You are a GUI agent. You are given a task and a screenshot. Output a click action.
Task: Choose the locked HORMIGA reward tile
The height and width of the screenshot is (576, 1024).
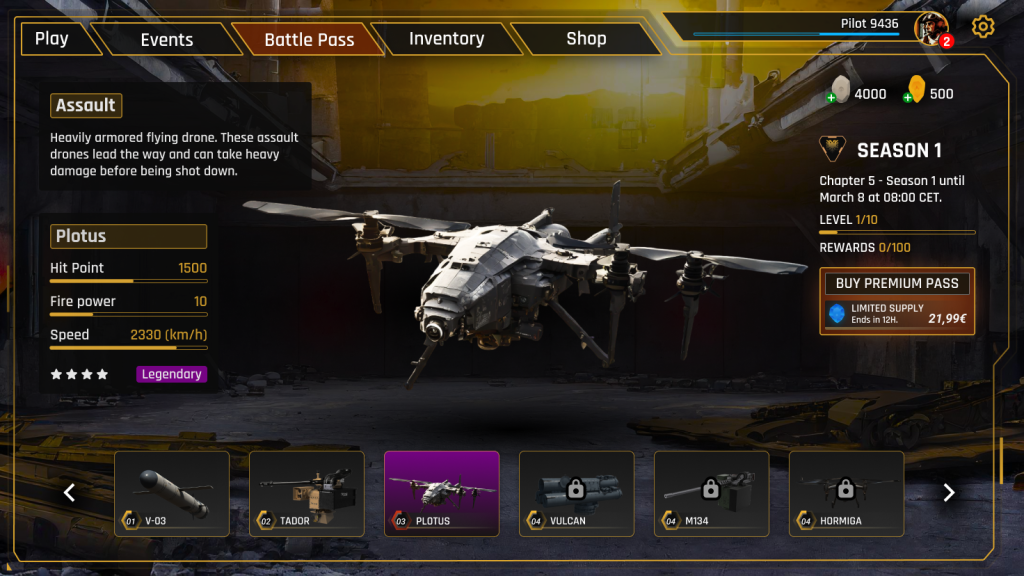click(847, 493)
